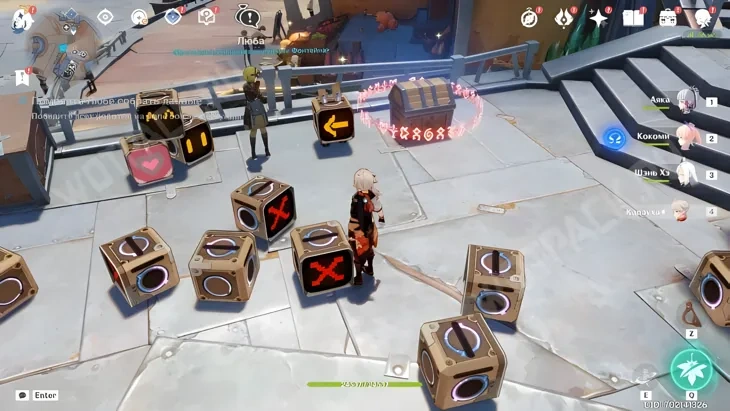Open the question mark tutorial icon

(207, 17)
